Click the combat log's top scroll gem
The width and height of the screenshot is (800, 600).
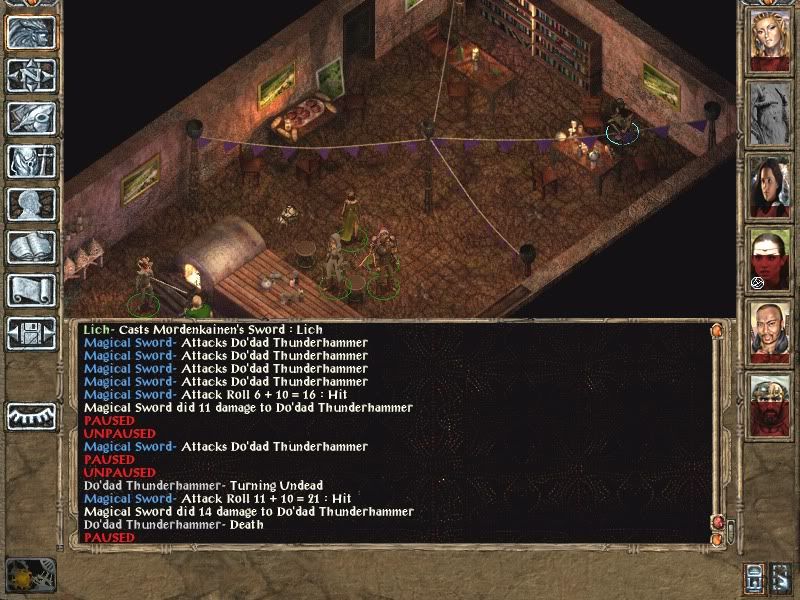coord(716,329)
